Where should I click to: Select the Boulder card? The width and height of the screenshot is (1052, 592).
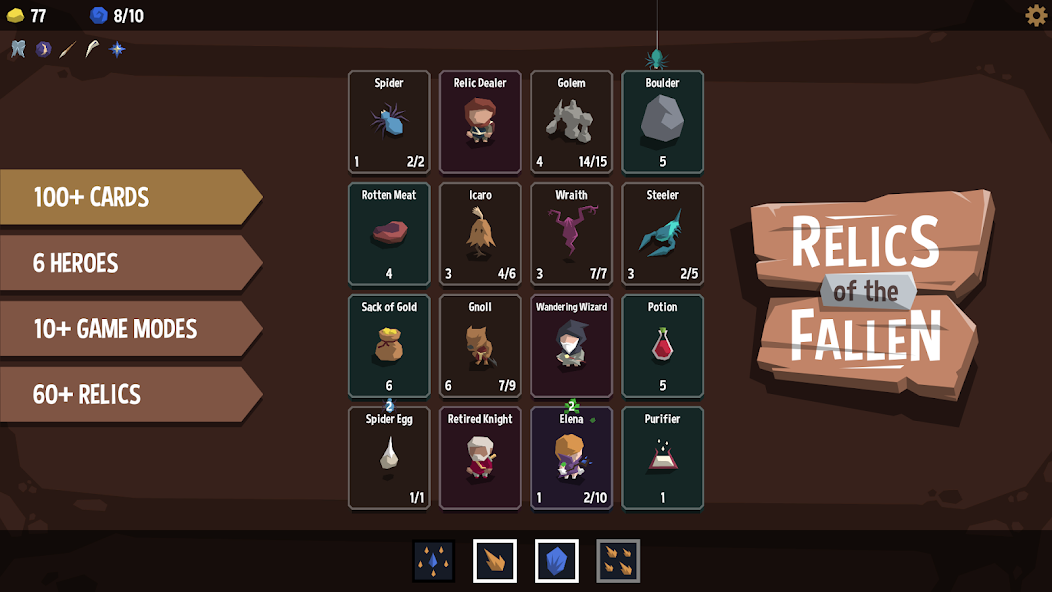(662, 122)
